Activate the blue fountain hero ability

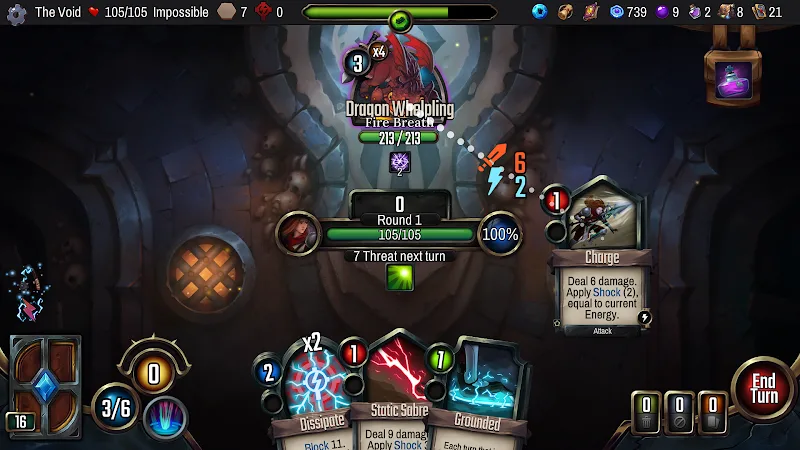(166, 416)
